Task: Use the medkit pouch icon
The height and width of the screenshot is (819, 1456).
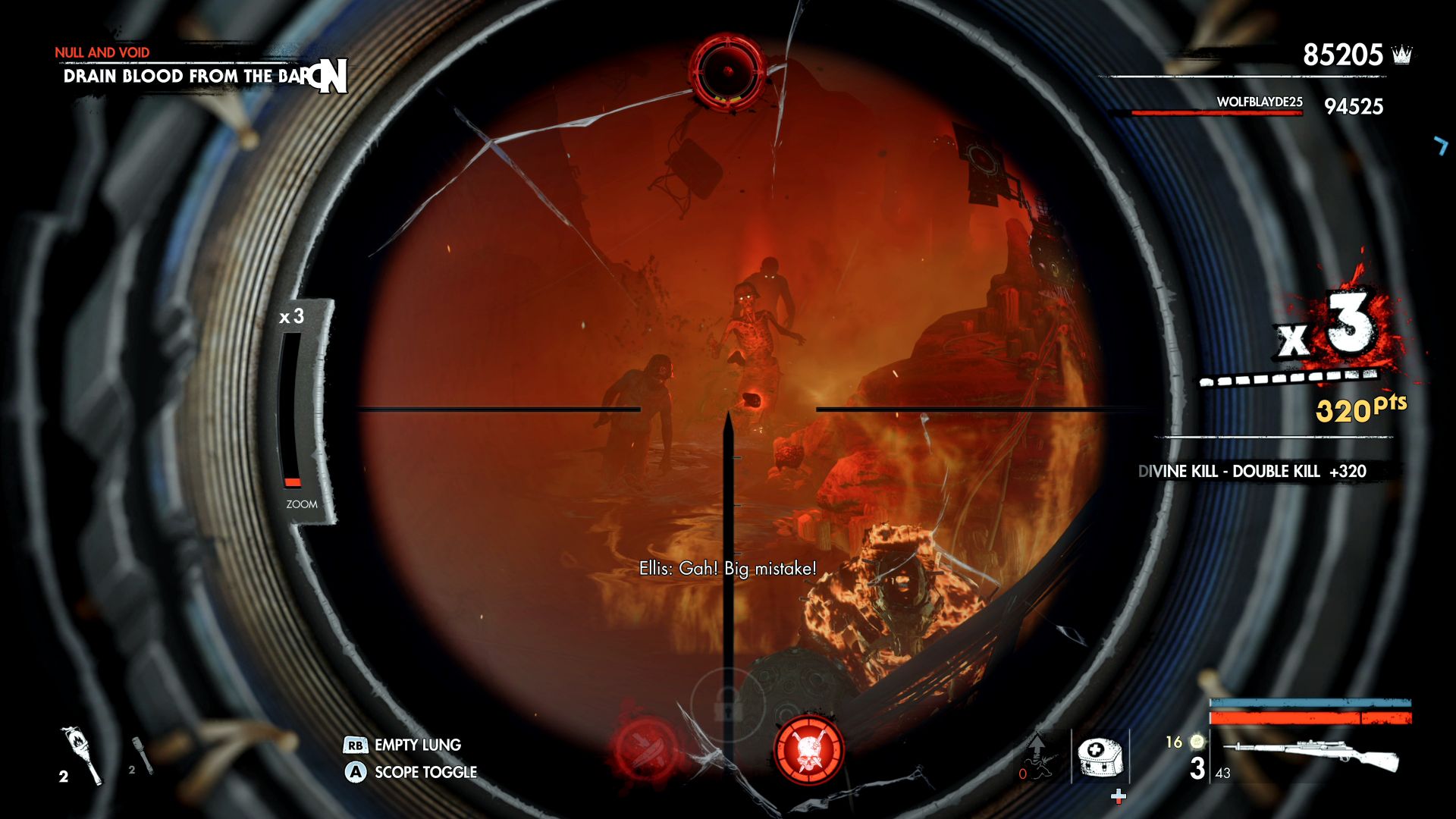Action: pyautogui.click(x=1100, y=756)
